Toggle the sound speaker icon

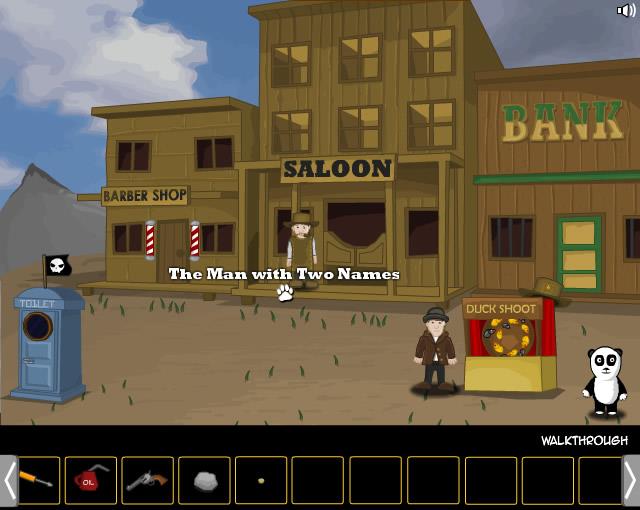click(x=625, y=11)
